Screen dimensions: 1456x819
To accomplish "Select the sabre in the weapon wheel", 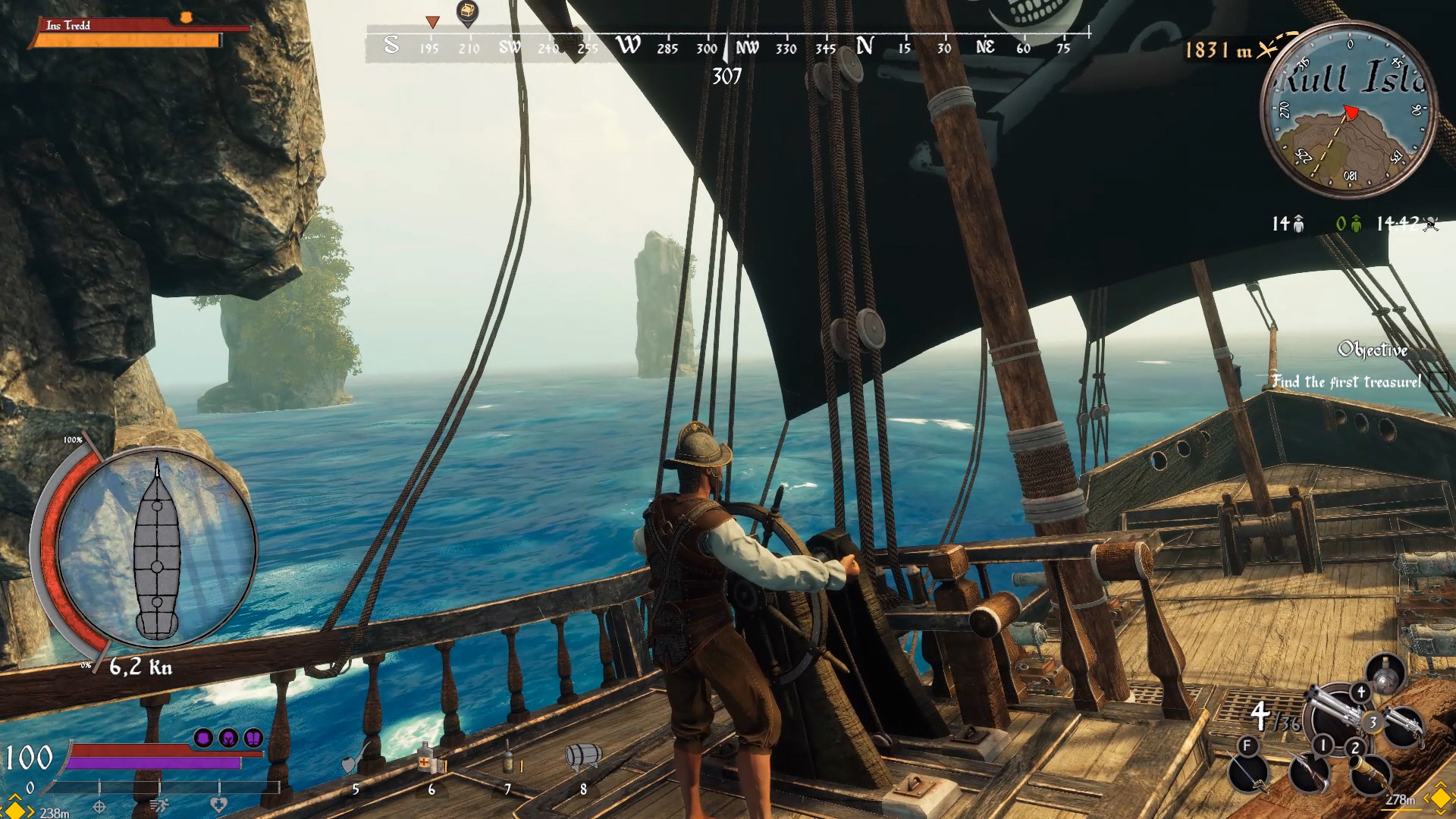I will 1247,773.
